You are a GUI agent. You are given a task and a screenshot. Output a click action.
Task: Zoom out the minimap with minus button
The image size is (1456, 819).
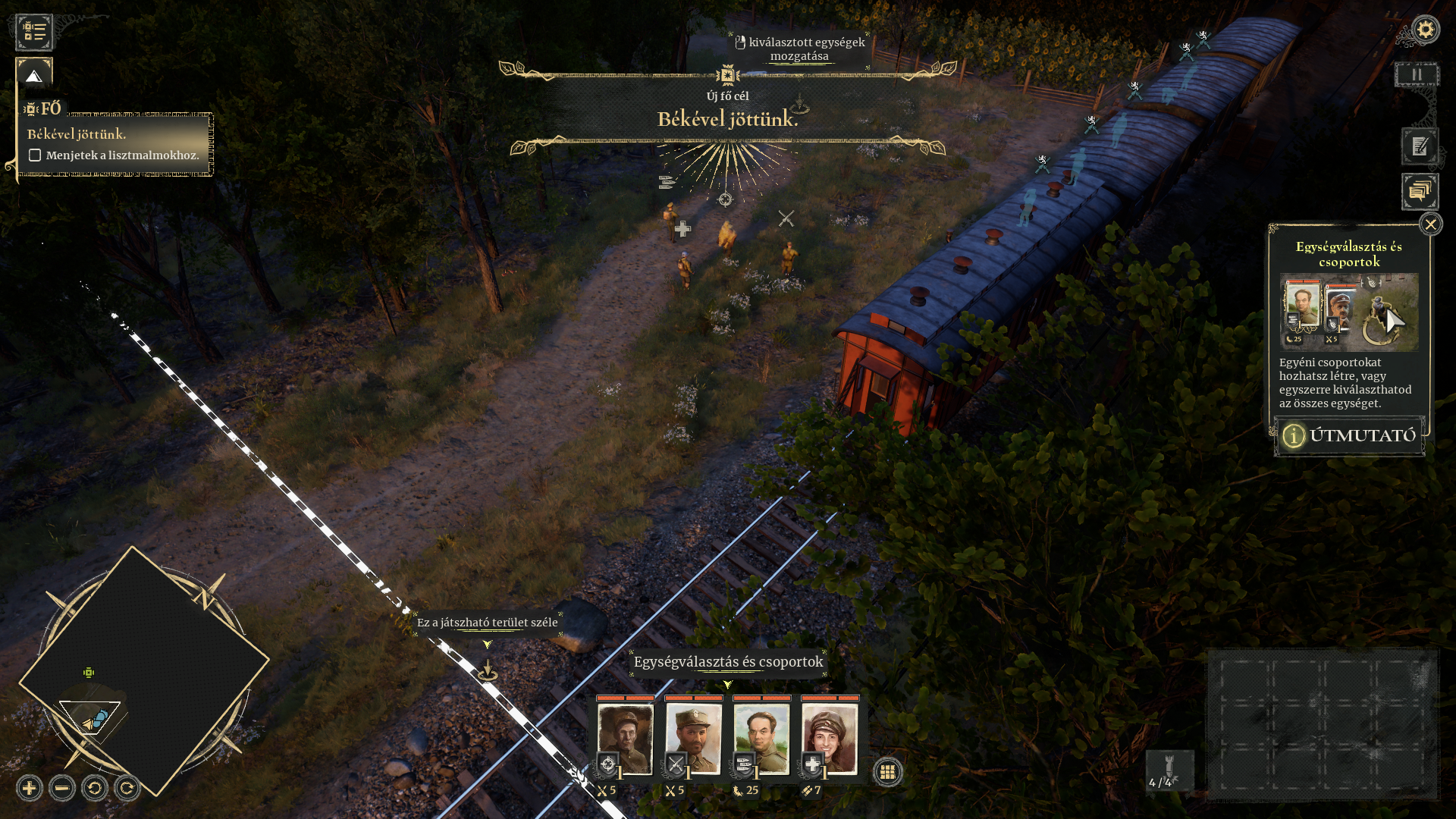click(x=62, y=789)
